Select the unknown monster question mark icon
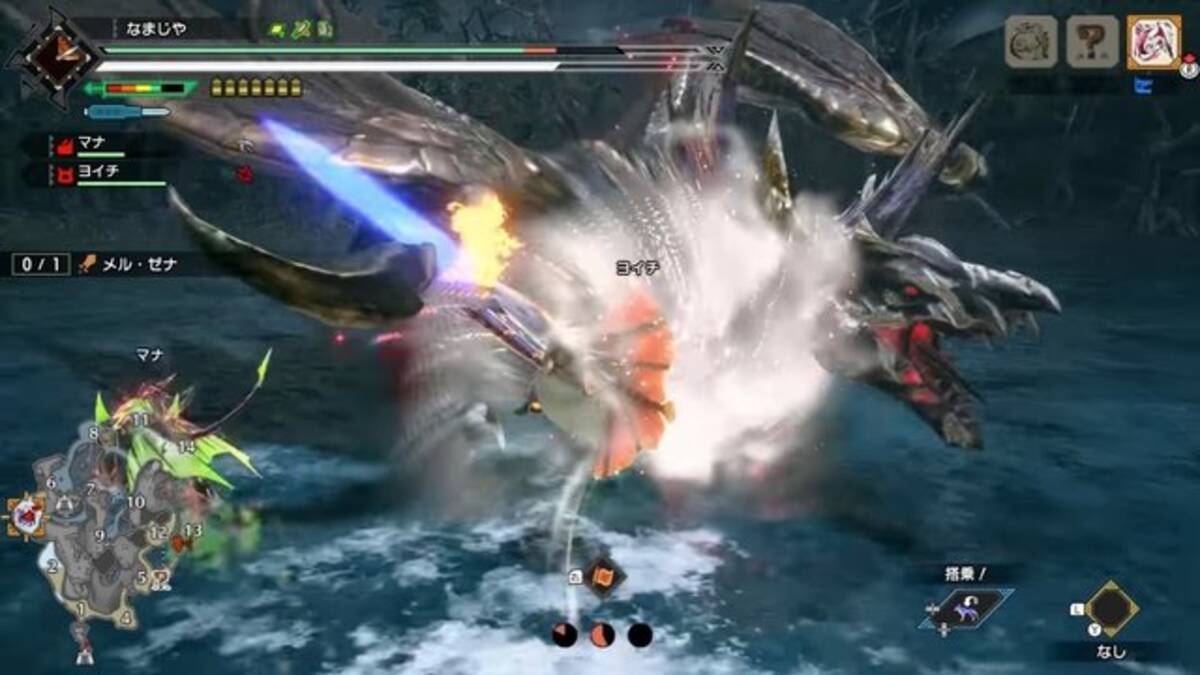 [x=1092, y=42]
